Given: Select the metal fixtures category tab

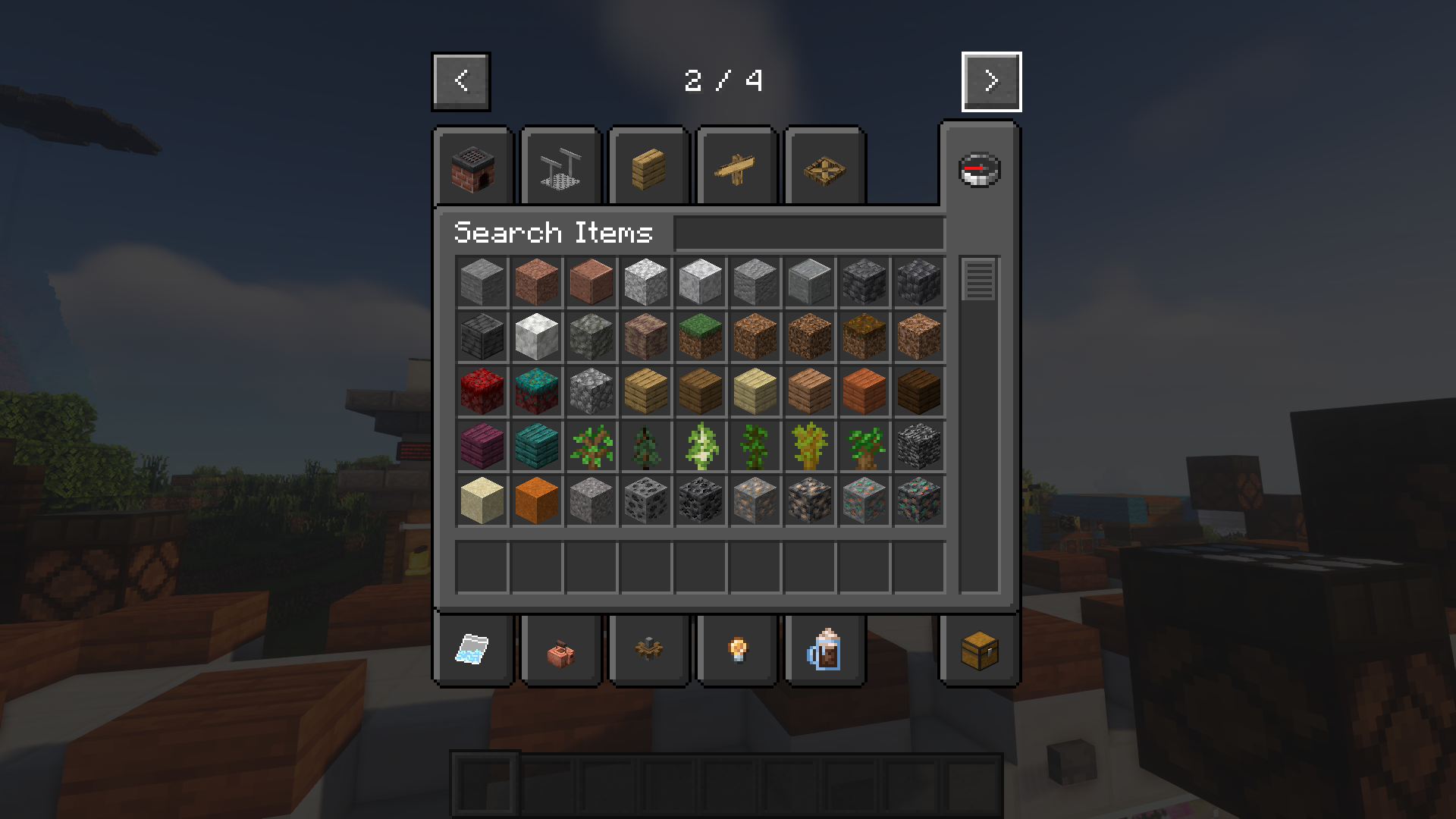Looking at the screenshot, I should tap(560, 167).
